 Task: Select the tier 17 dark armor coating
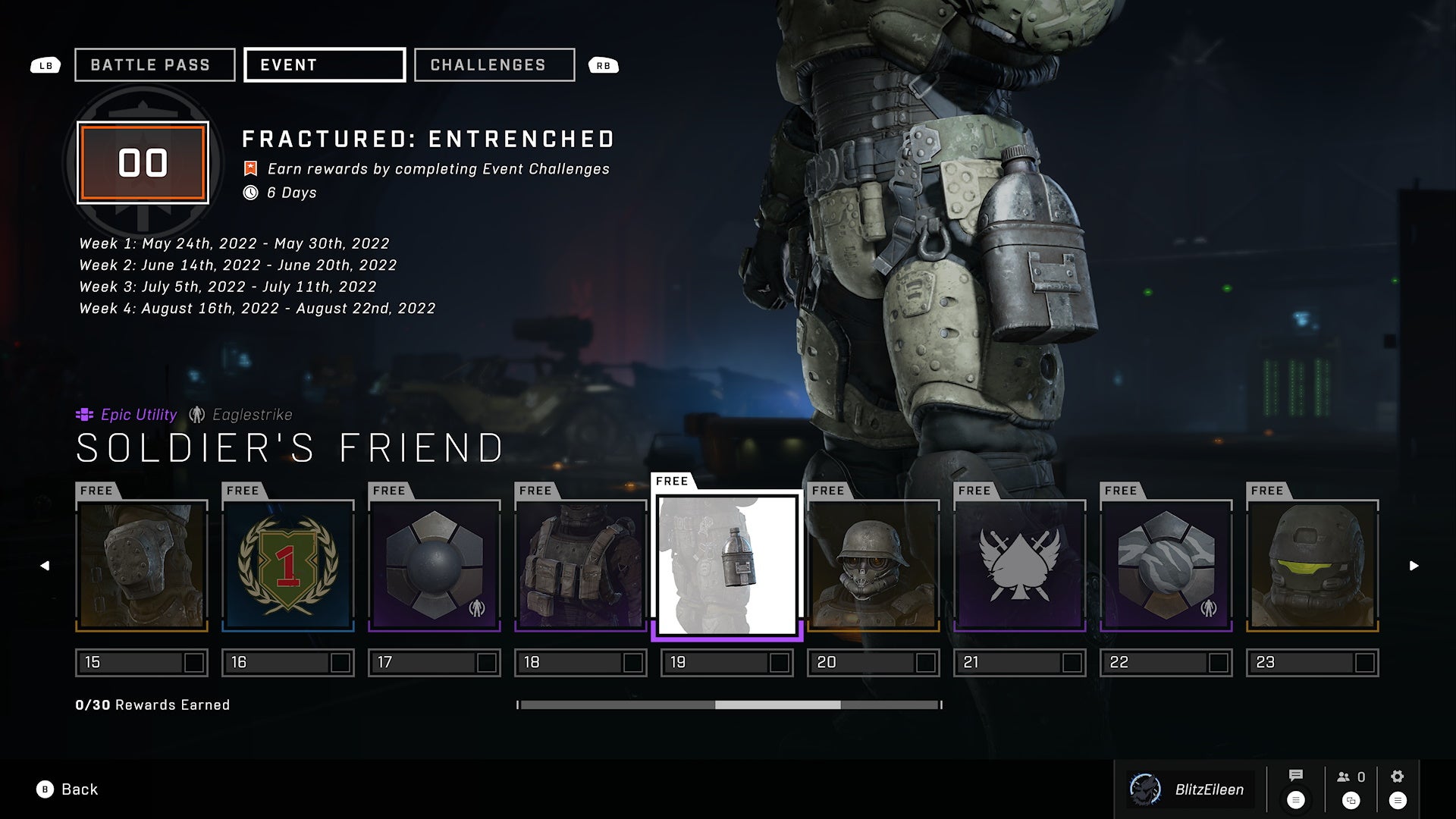[435, 566]
